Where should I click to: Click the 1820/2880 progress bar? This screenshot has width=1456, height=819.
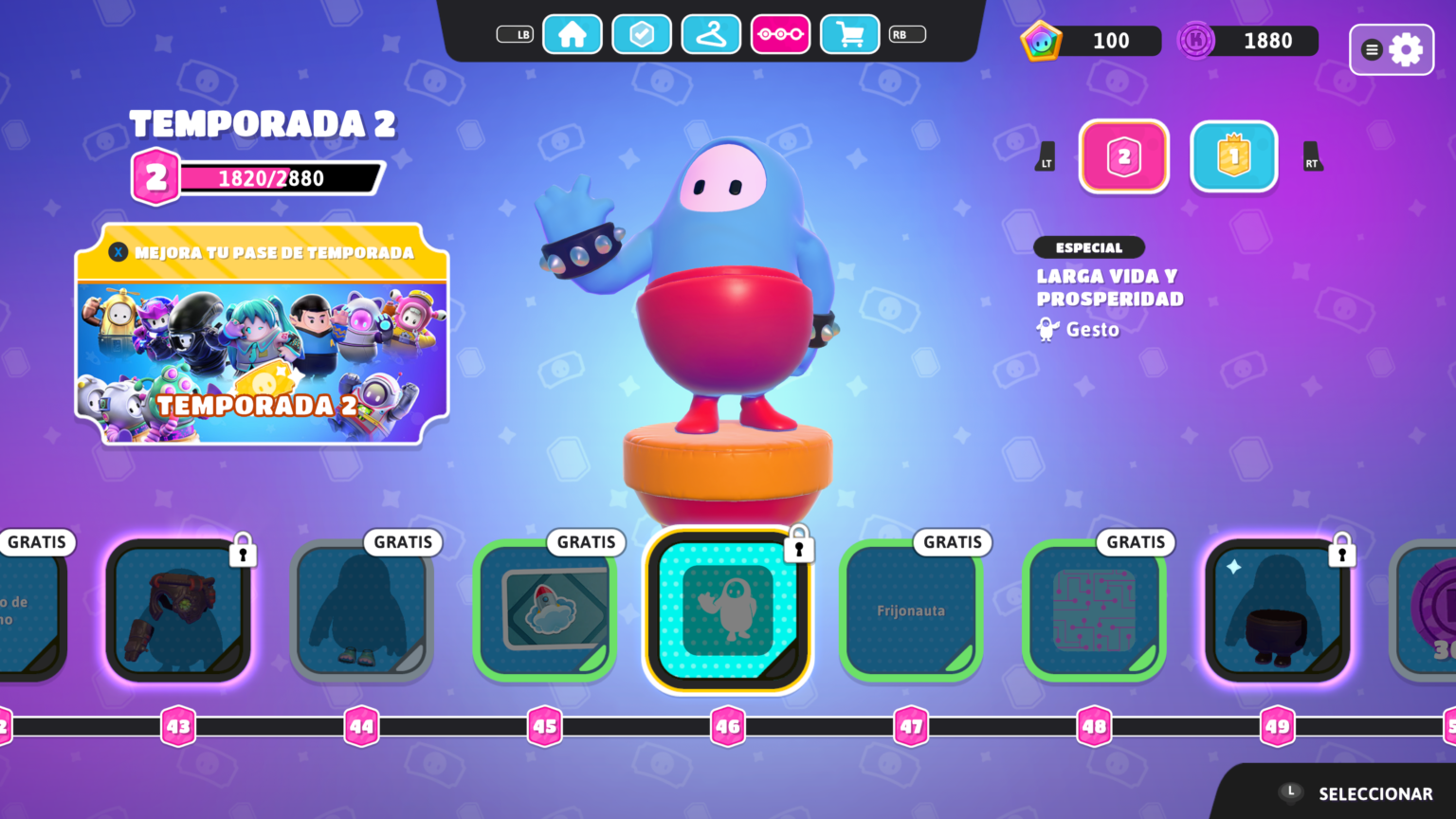click(x=270, y=177)
